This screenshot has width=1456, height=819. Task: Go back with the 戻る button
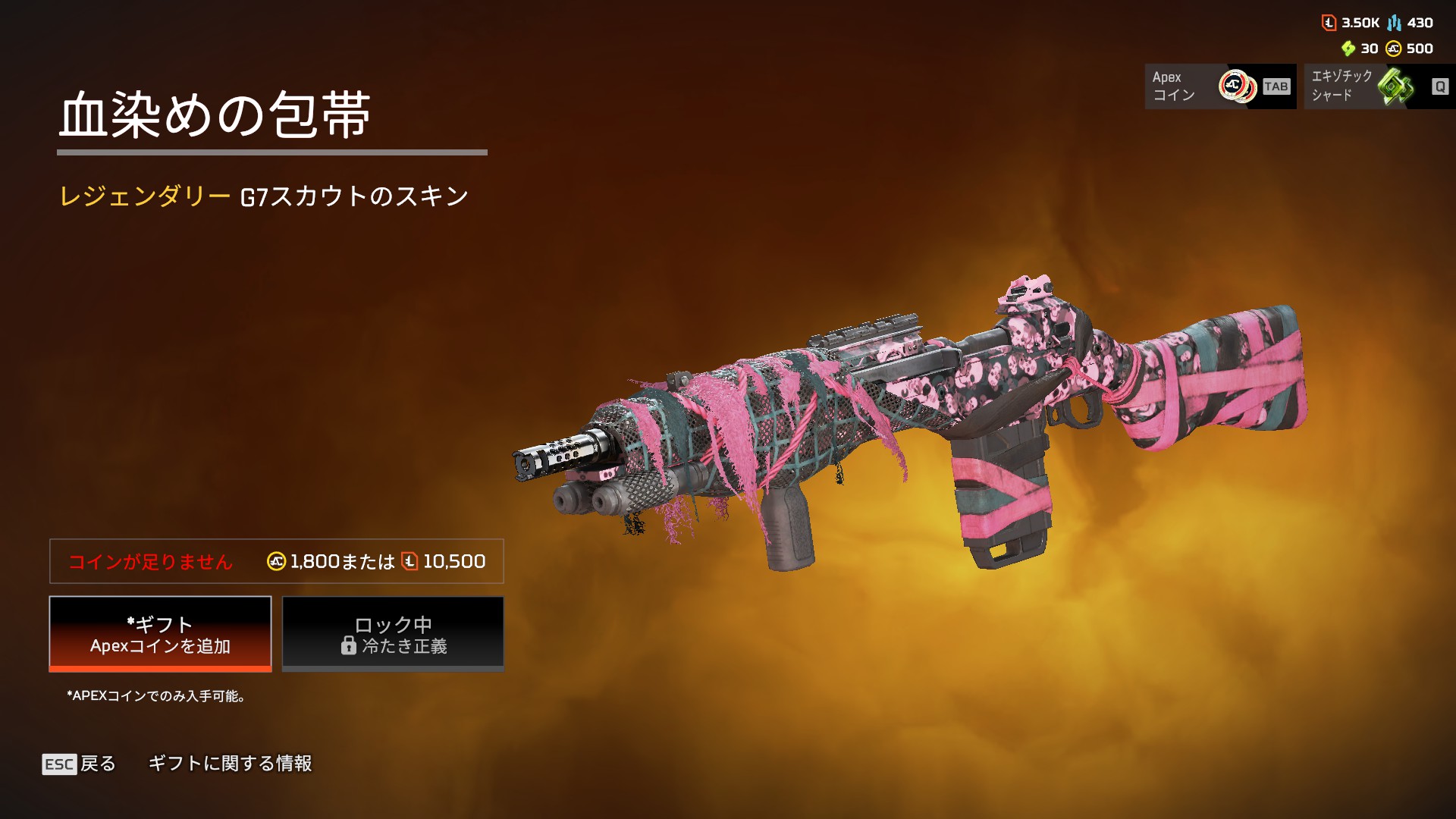80,764
